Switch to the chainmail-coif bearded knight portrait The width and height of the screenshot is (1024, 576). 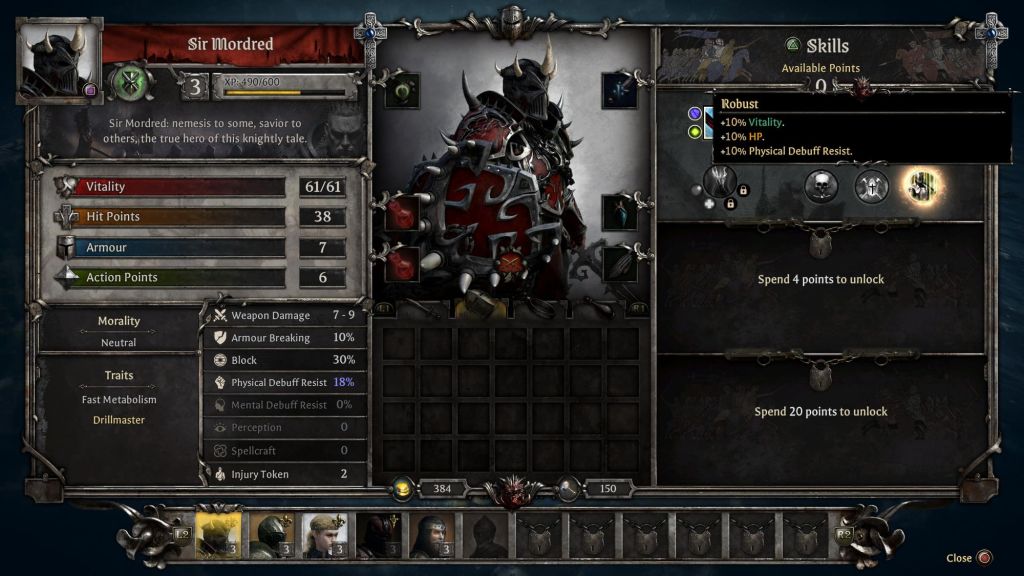432,535
